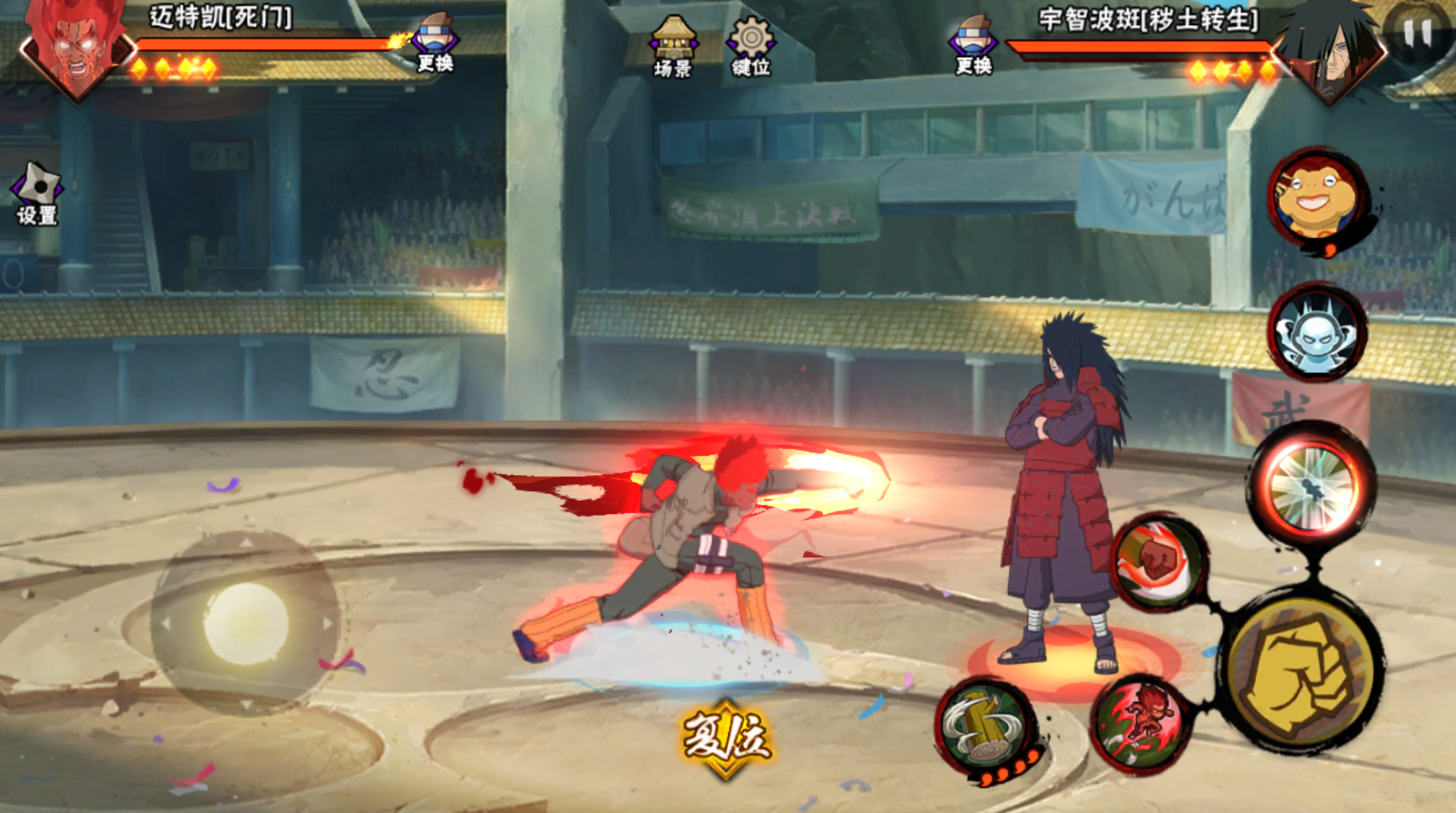Click 更换 under Might Guy's health bar
Viewport: 1456px width, 813px height.
(435, 43)
